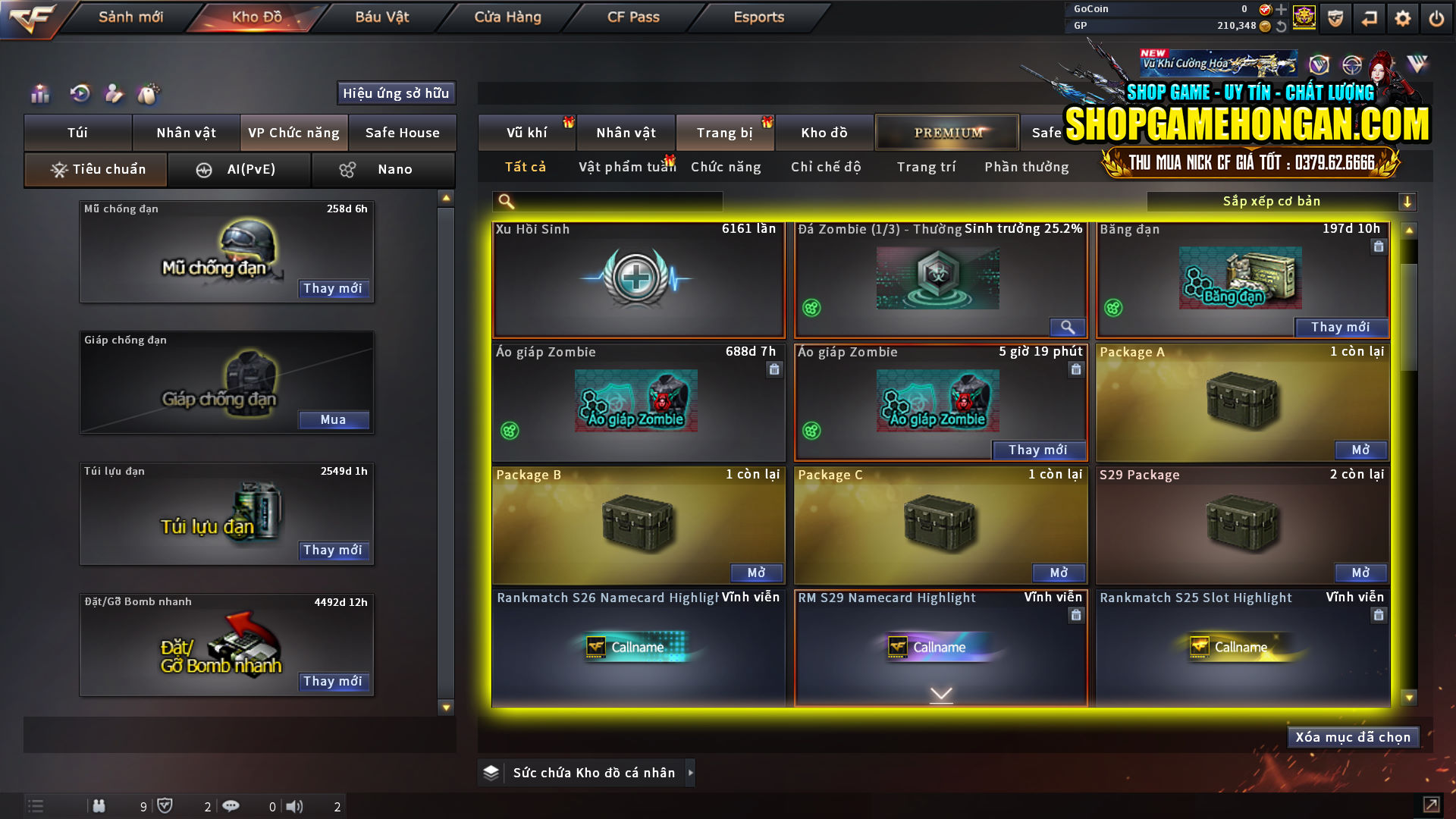The width and height of the screenshot is (1456, 819).
Task: Click the inventory search input field
Action: click(x=607, y=202)
